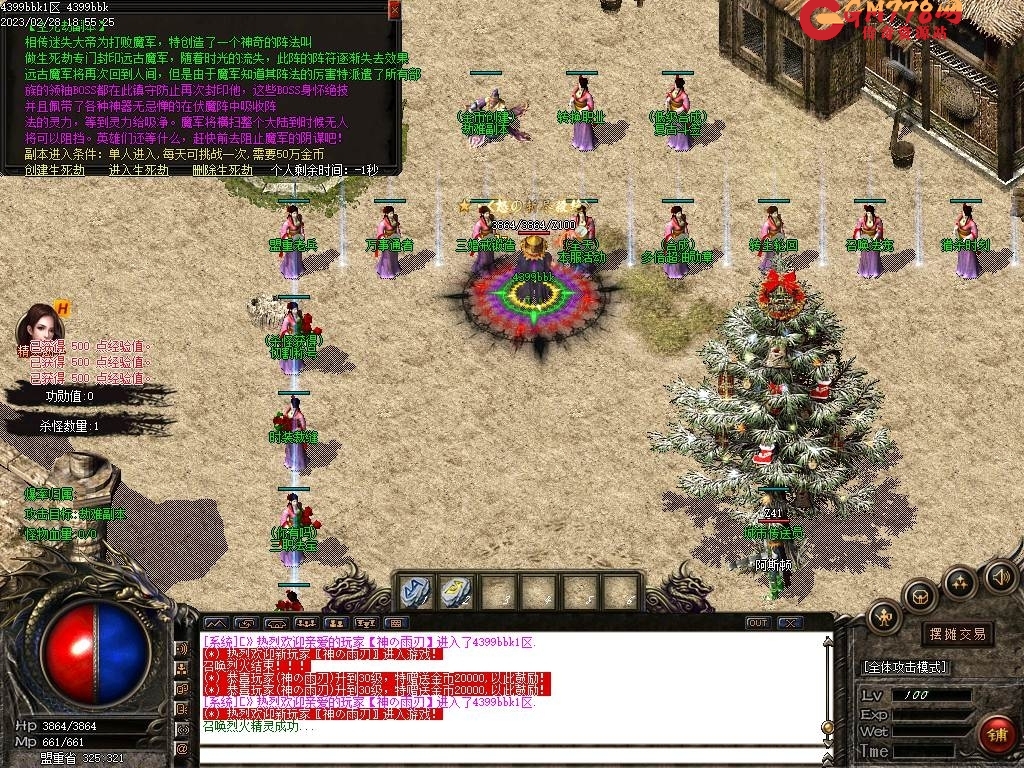Image resolution: width=1024 pixels, height=768 pixels.
Task: Select the 进入生死劫 option
Action: (x=138, y=170)
